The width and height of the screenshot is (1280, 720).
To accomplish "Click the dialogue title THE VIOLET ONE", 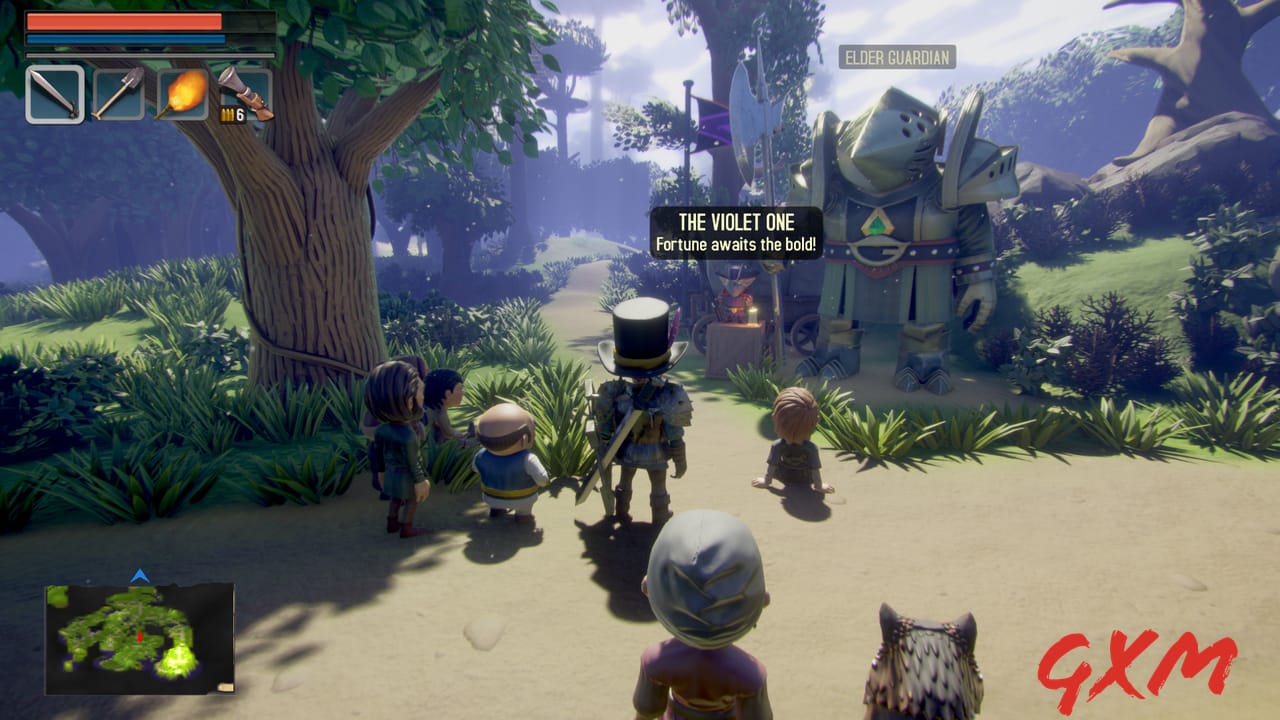I will click(738, 222).
